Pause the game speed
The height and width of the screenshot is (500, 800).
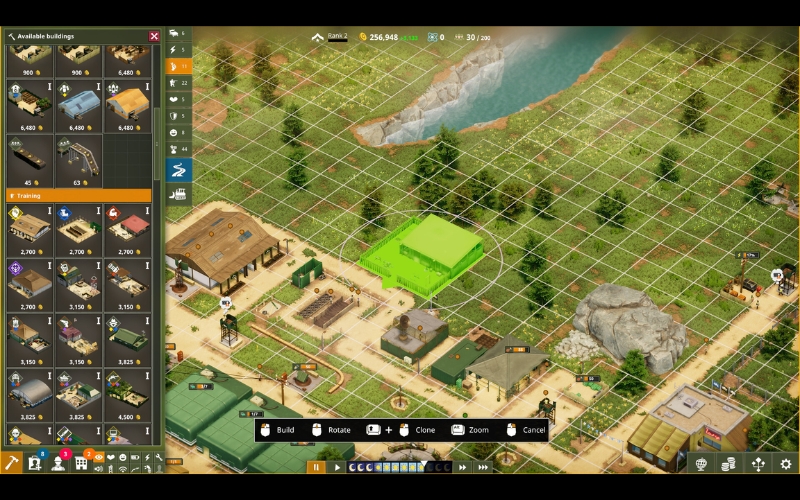(x=316, y=466)
